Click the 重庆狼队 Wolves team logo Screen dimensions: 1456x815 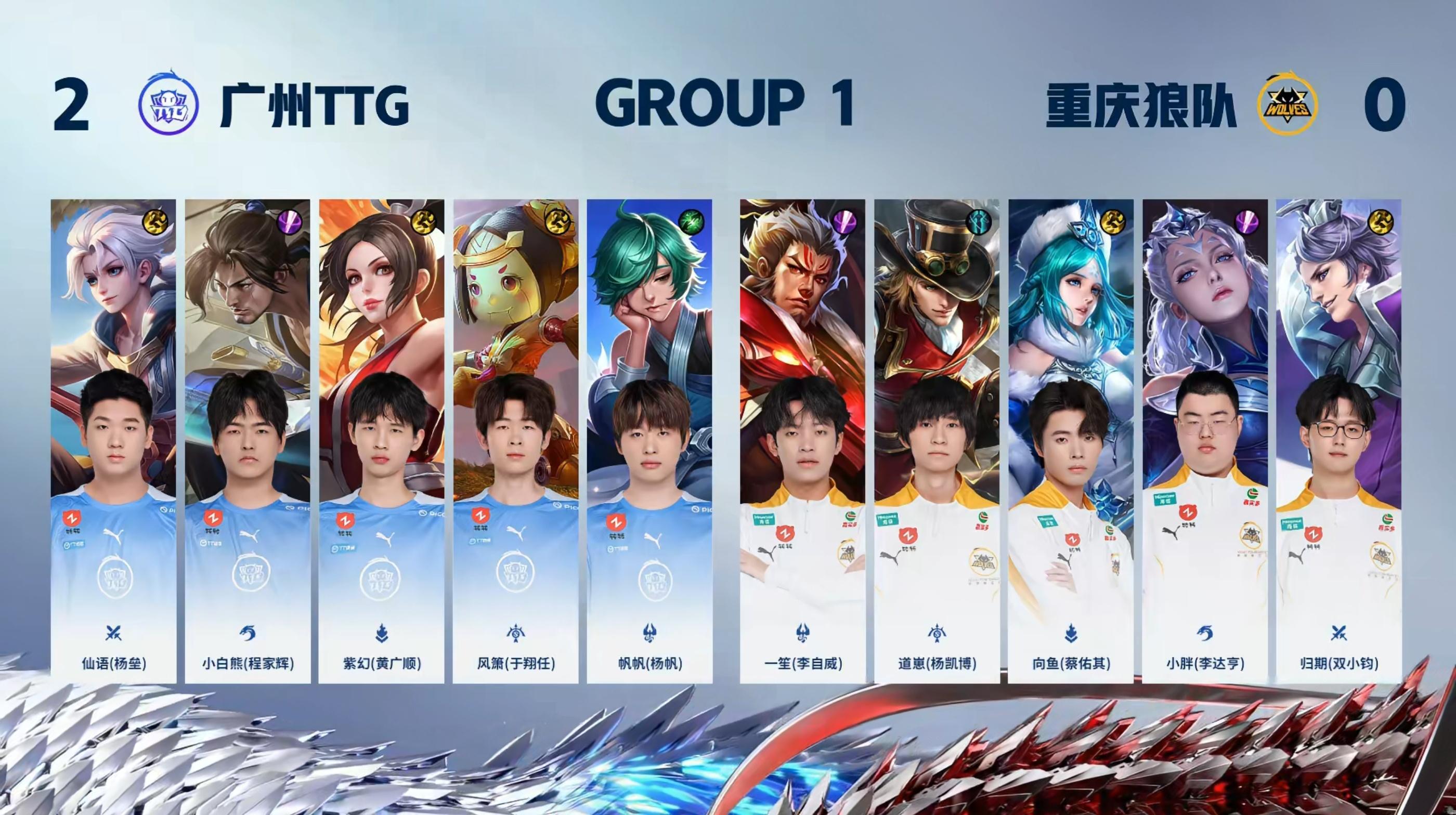[x=1286, y=107]
